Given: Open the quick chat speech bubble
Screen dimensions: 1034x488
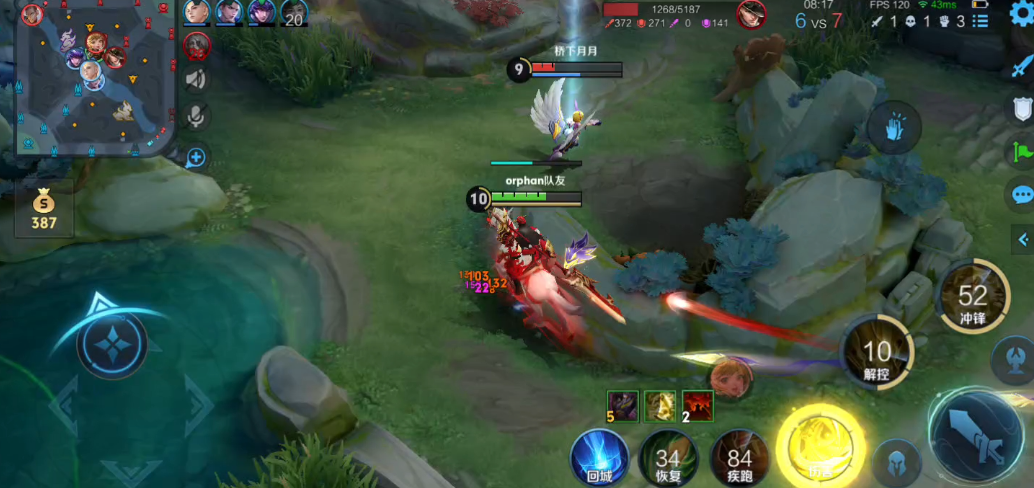Looking at the screenshot, I should (x=1022, y=195).
